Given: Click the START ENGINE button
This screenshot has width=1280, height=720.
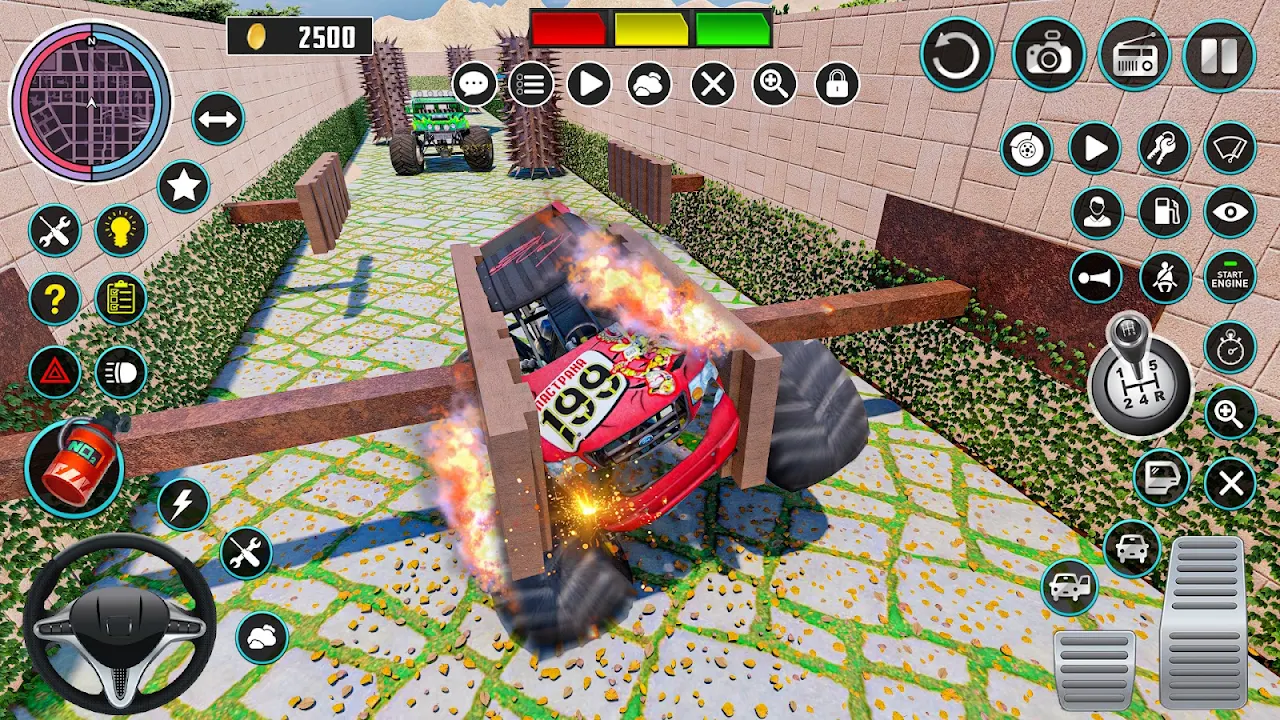Looking at the screenshot, I should coord(1229,277).
